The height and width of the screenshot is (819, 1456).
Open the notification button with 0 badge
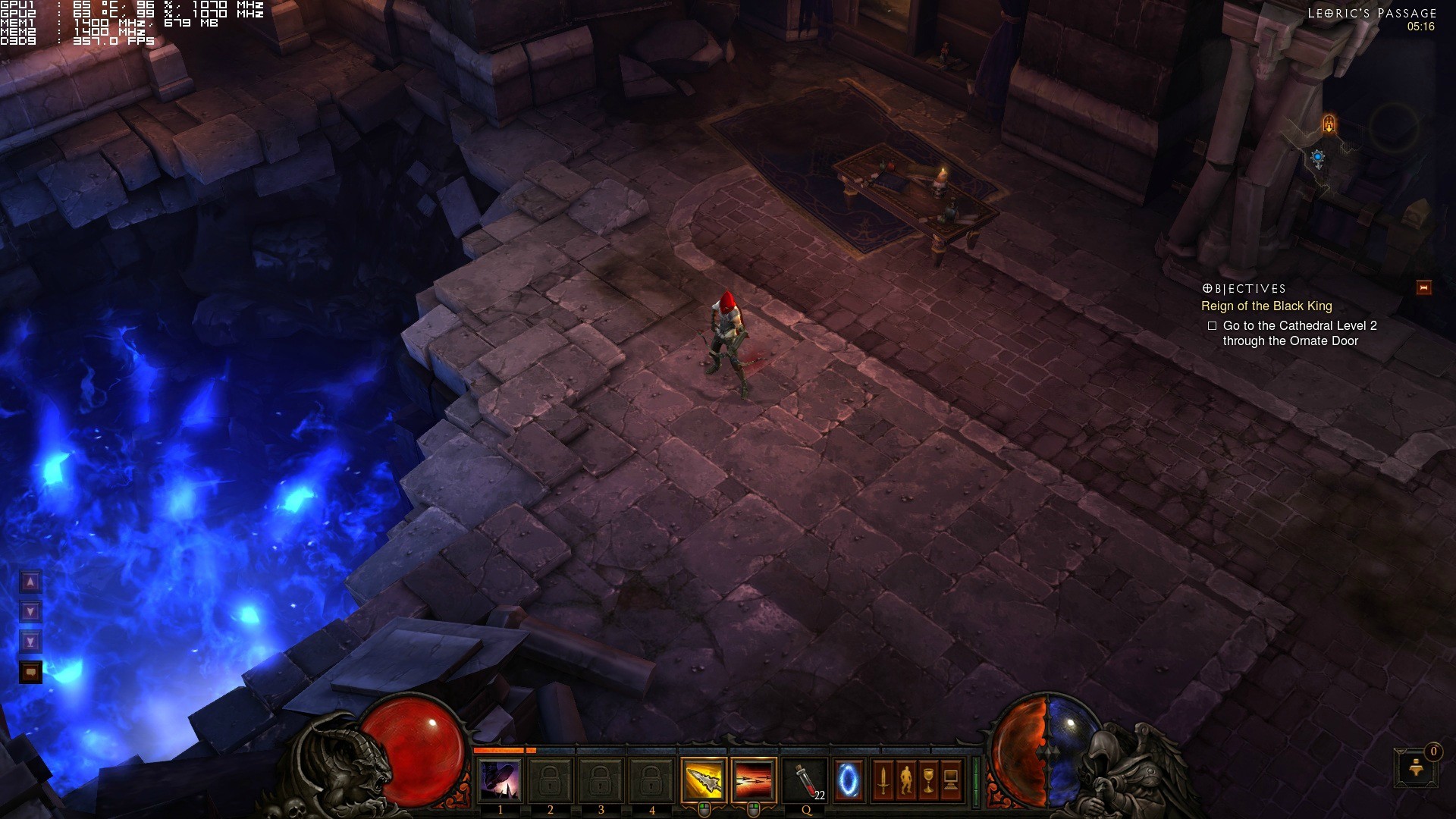(x=1416, y=767)
